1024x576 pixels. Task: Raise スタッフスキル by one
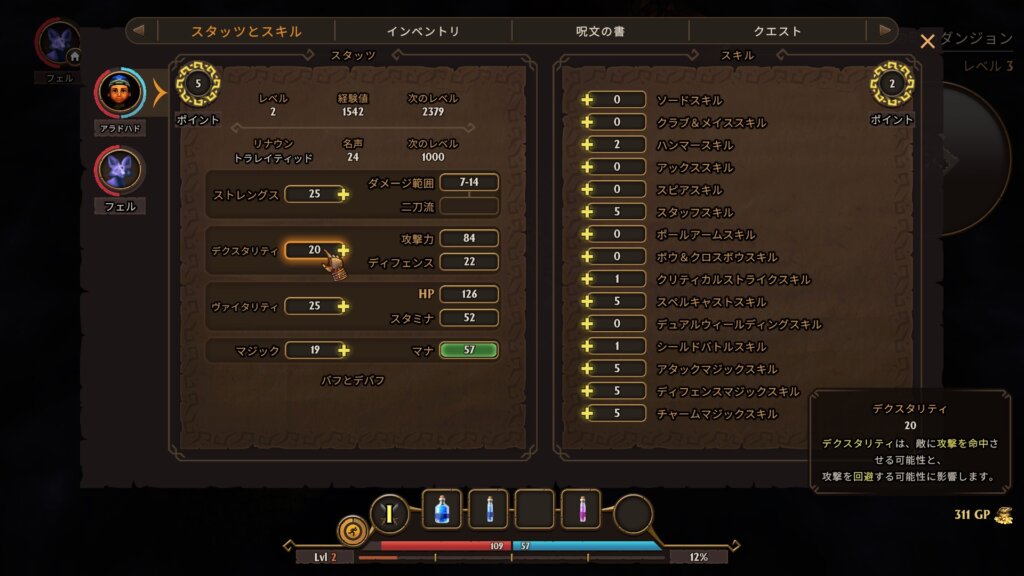coord(587,212)
